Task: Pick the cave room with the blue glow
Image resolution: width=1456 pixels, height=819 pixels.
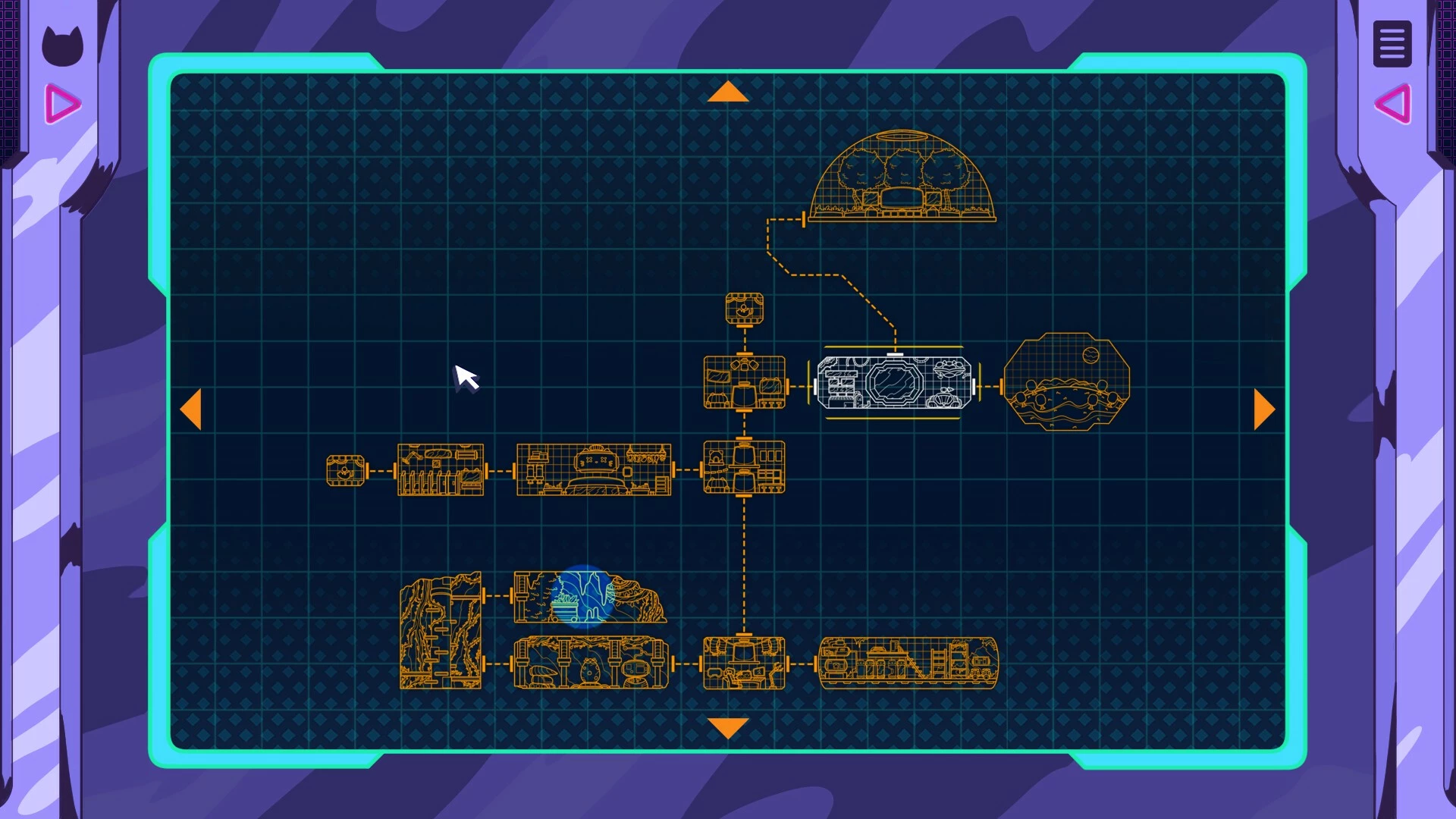Action: point(589,597)
